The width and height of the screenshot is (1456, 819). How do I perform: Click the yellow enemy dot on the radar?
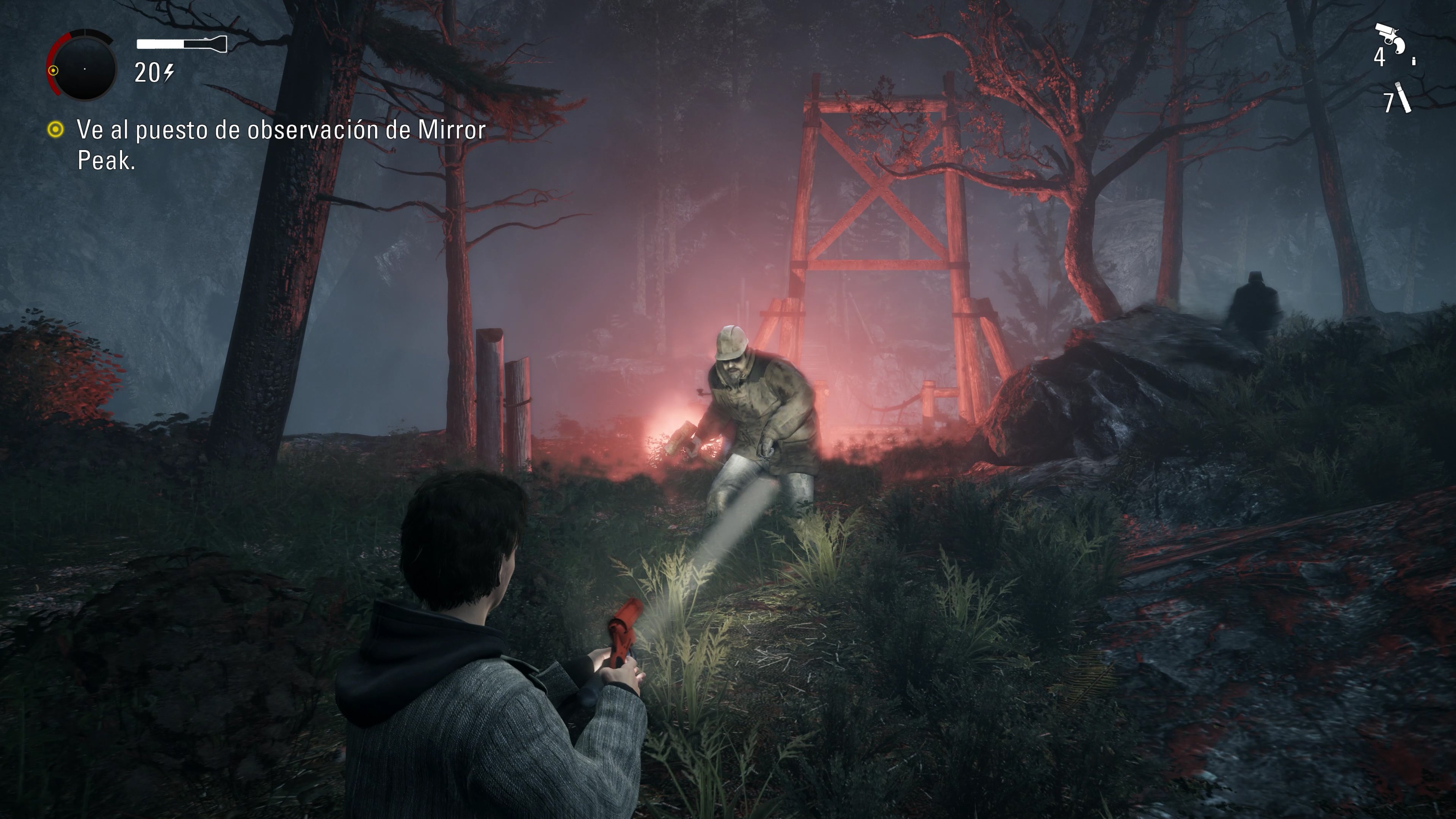[x=54, y=71]
